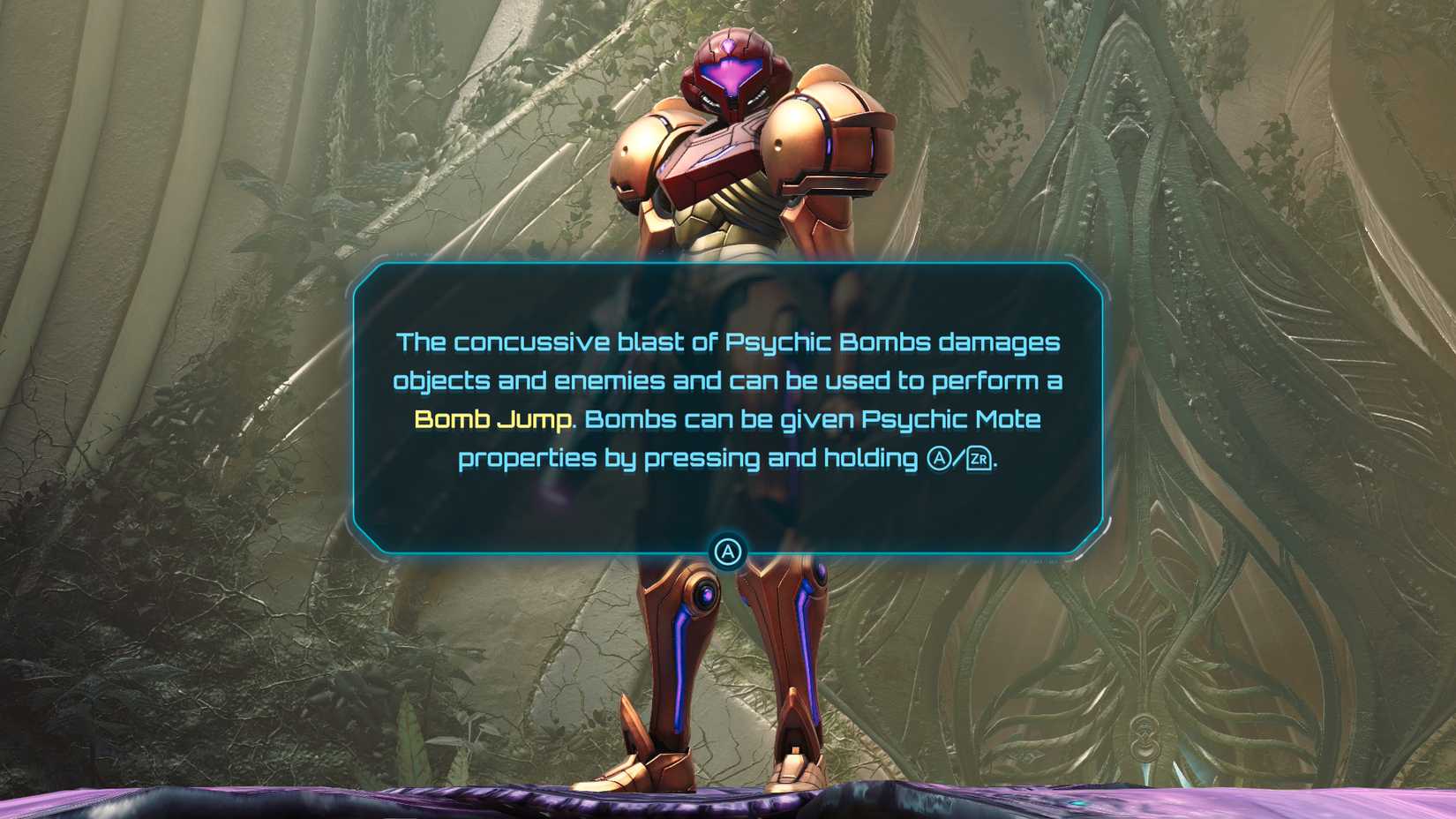Click the A button prompt below the dialog
The height and width of the screenshot is (819, 1456).
pos(729,551)
